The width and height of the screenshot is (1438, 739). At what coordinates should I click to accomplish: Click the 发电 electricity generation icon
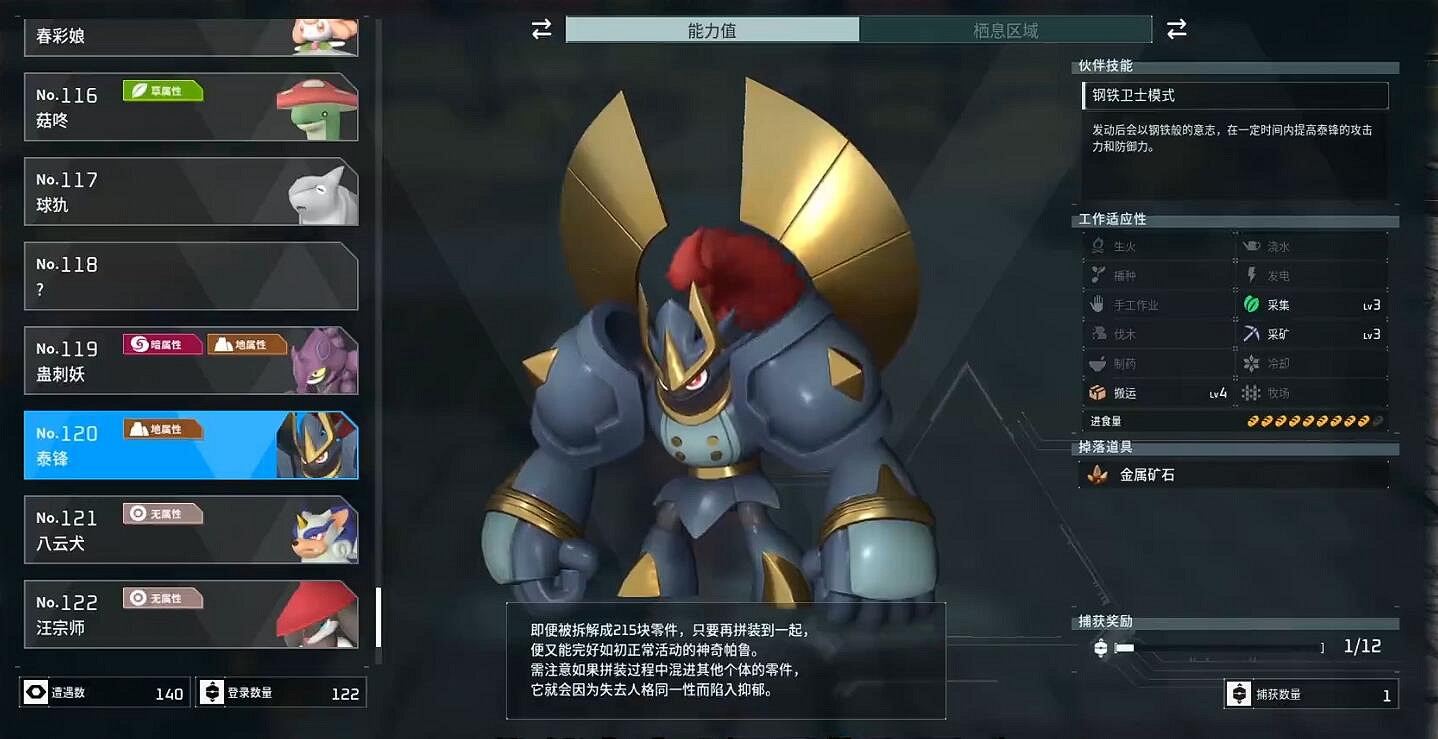point(1250,274)
